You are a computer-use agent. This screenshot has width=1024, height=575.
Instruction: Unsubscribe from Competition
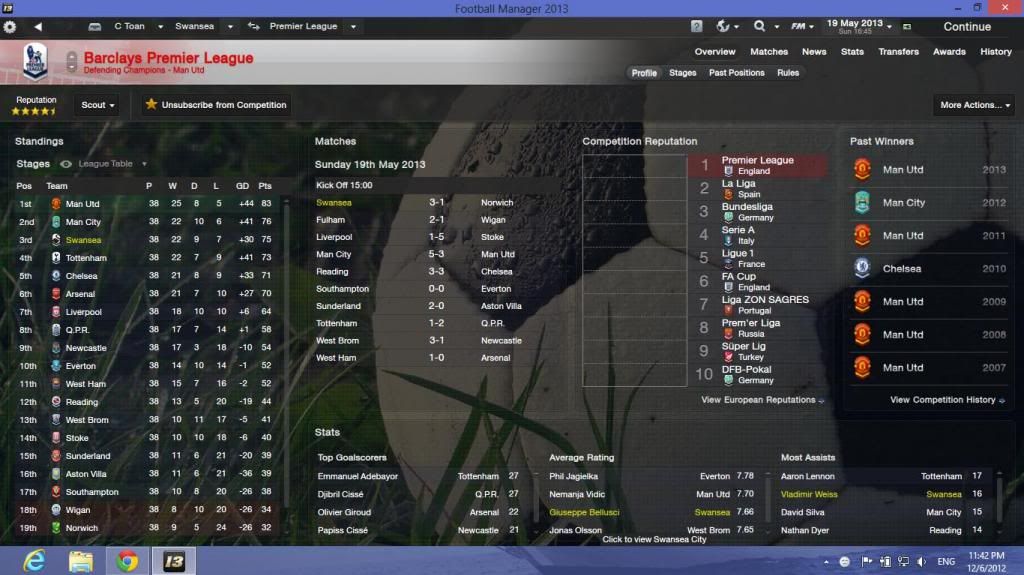tap(216, 105)
